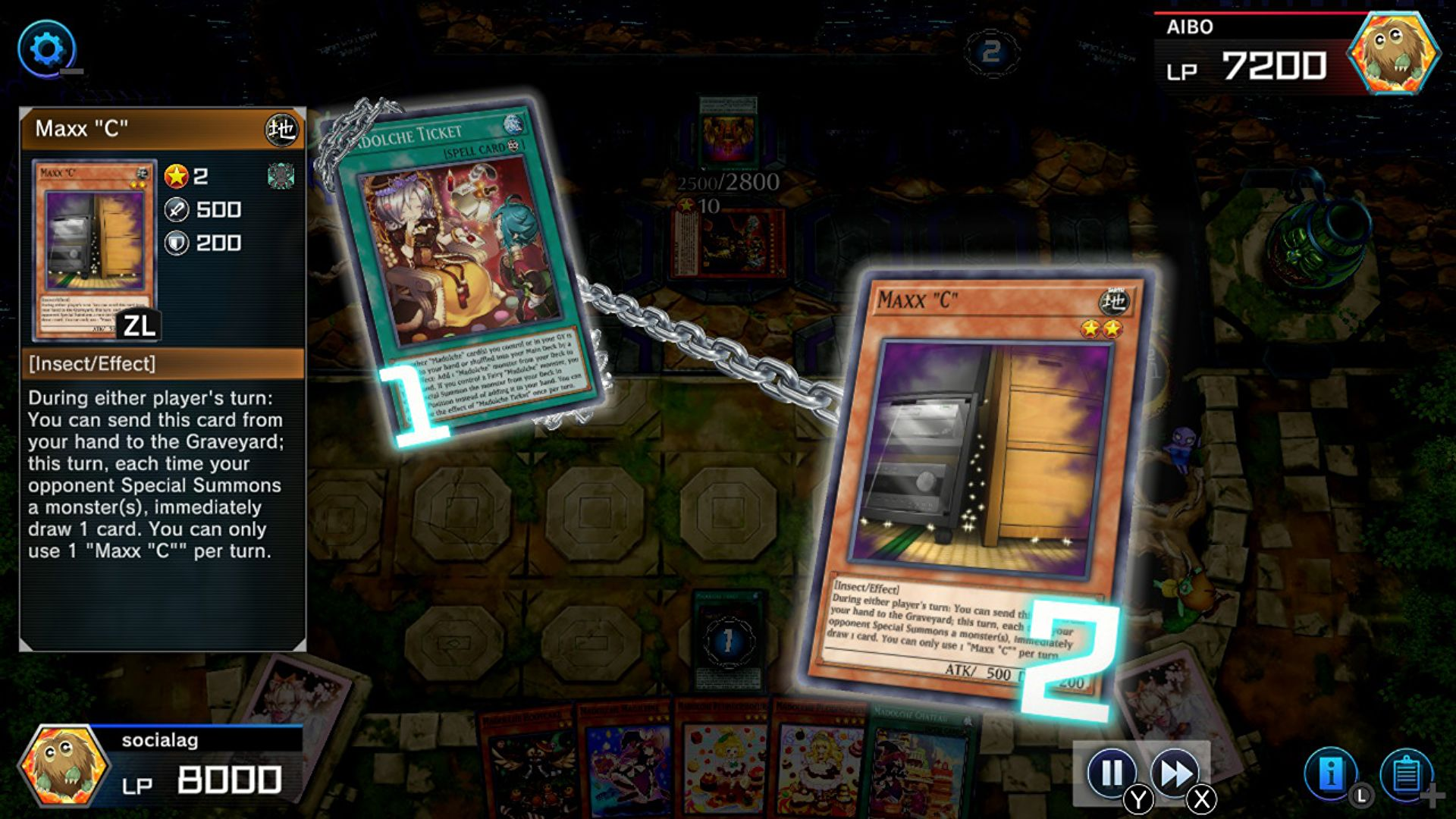
Task: Click the Earth attribute icon on Maxx "C"
Action: [x=283, y=130]
